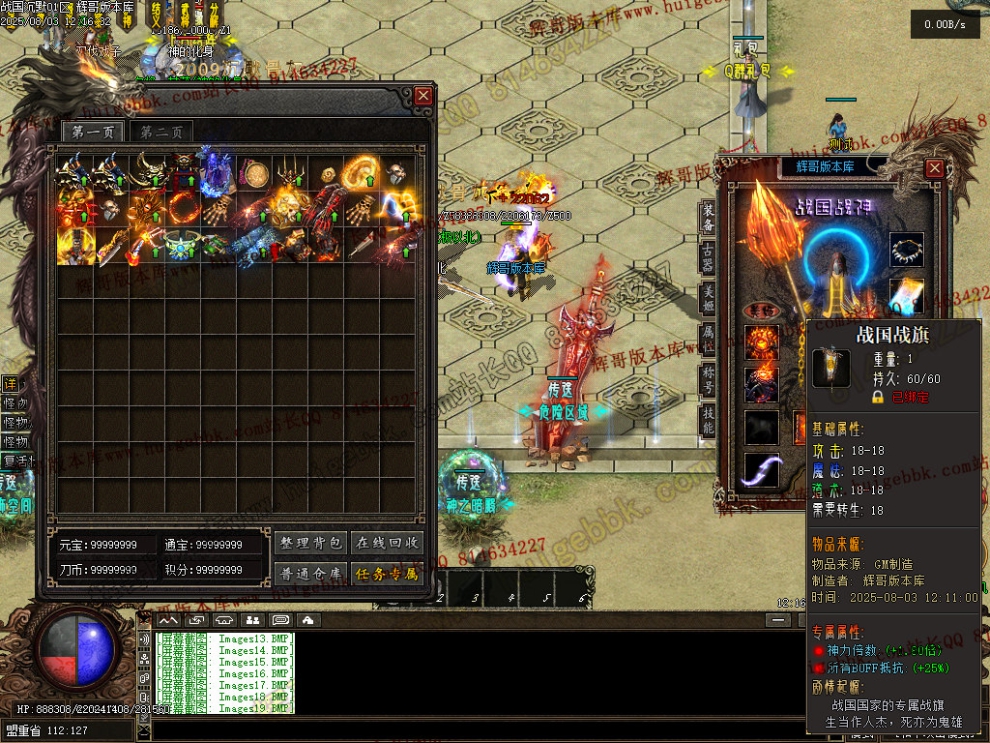This screenshot has width=990, height=743.
Task: Switch to the 第二页 bag page
Action: [161, 132]
